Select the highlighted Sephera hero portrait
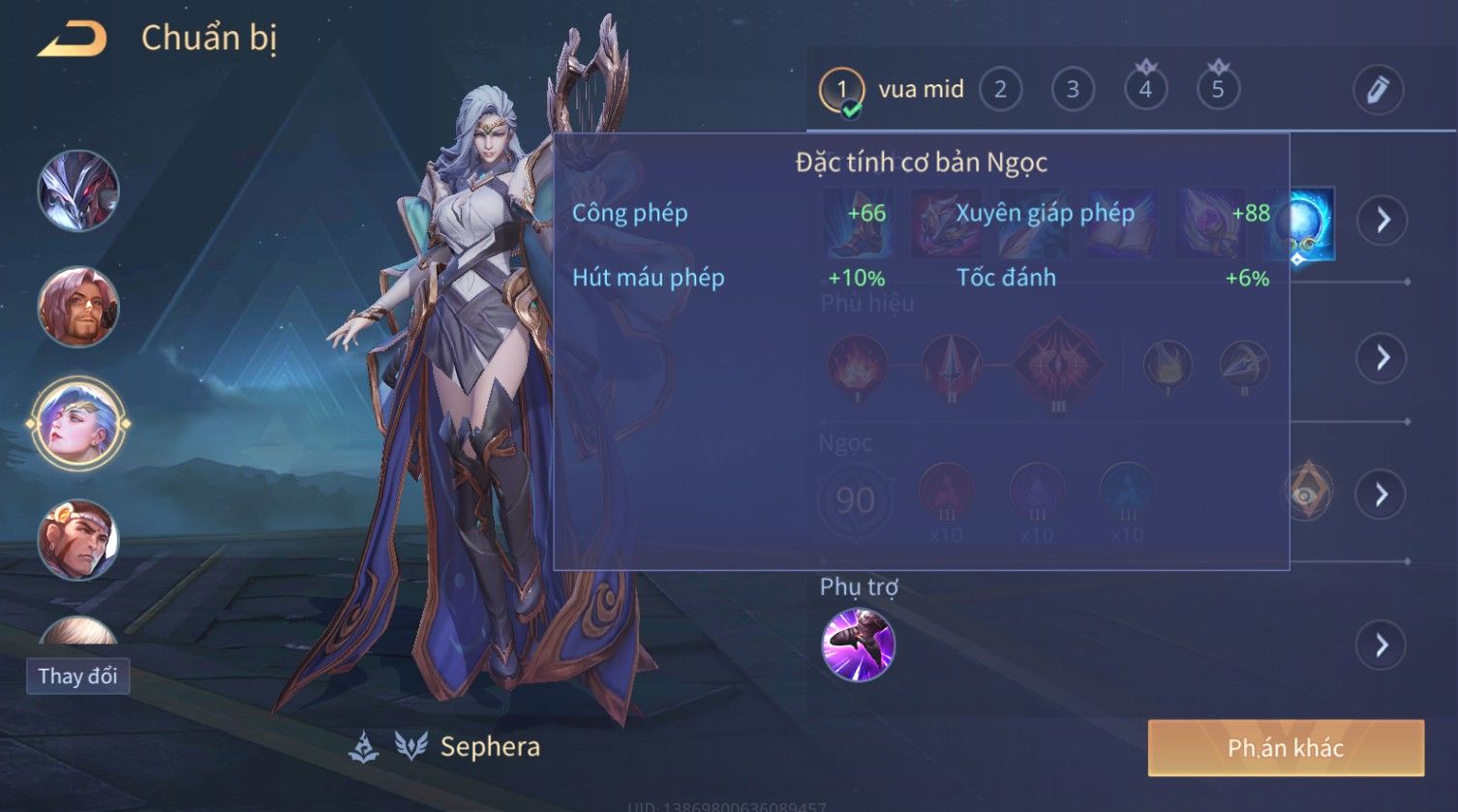1458x812 pixels. tap(78, 424)
